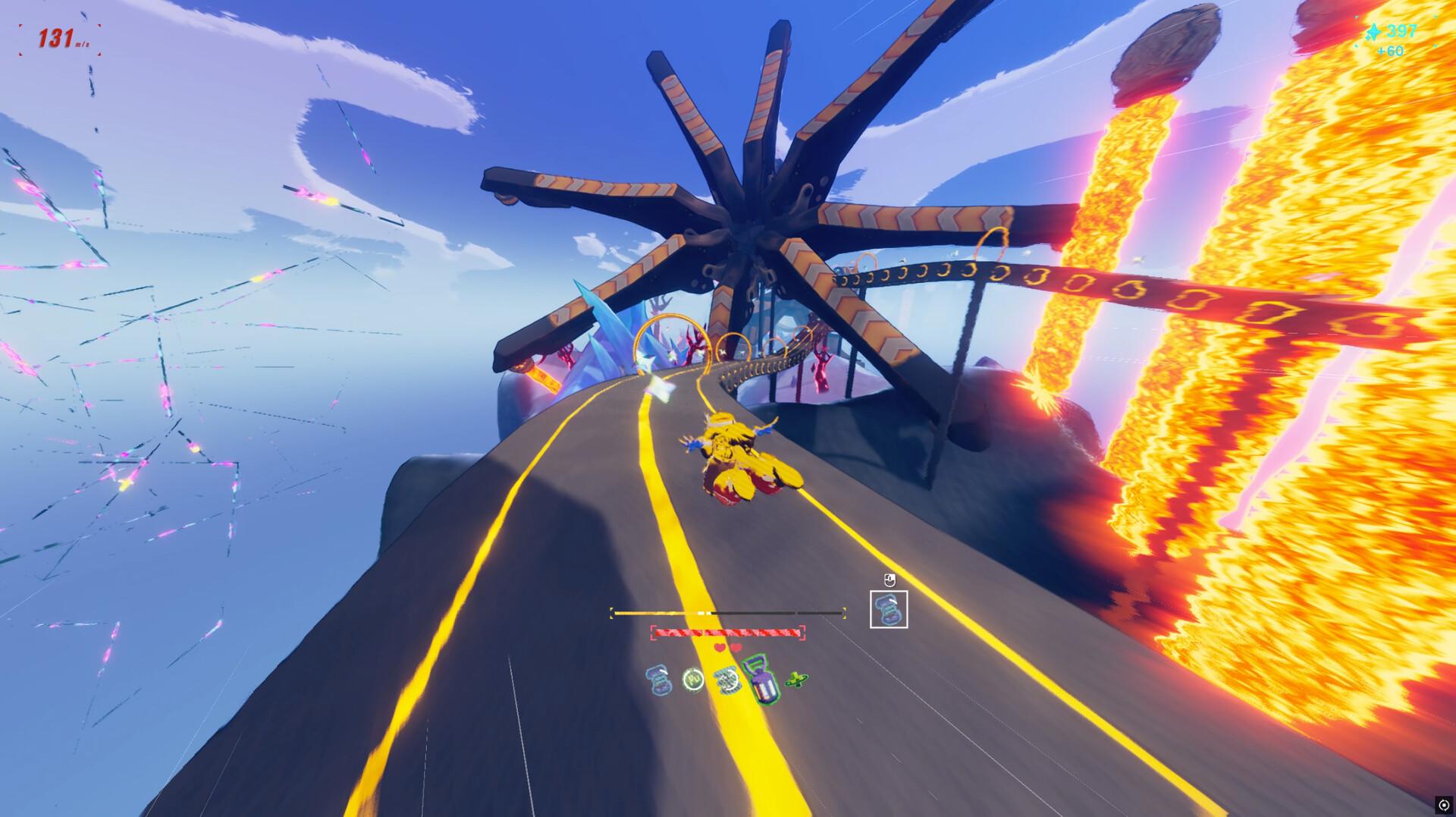Viewport: 1456px width, 817px height.
Task: Select the white-framed active item slot
Action: click(888, 609)
